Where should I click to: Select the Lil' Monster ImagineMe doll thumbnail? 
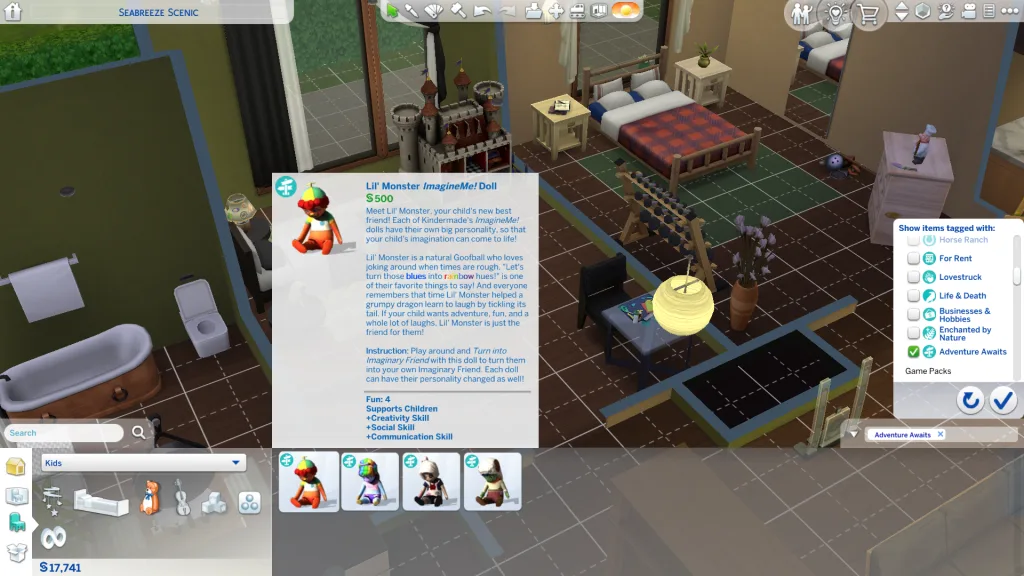(309, 482)
